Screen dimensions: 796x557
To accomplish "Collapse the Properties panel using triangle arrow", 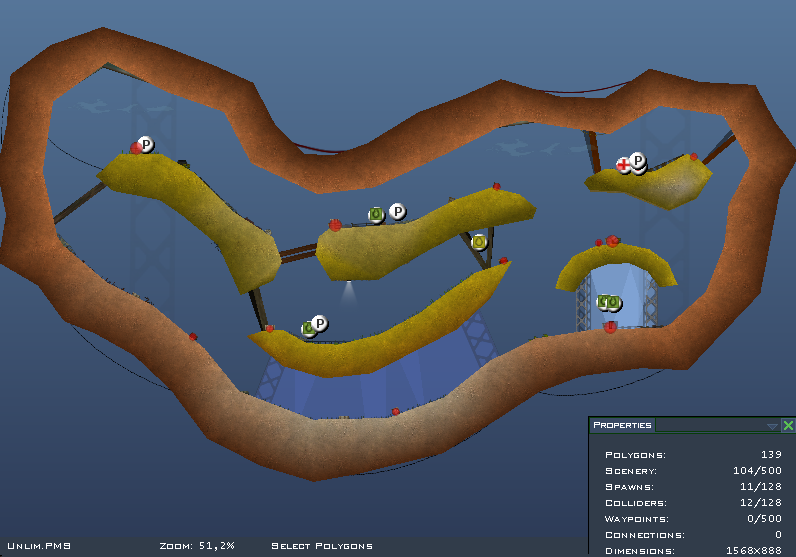I will tap(772, 426).
